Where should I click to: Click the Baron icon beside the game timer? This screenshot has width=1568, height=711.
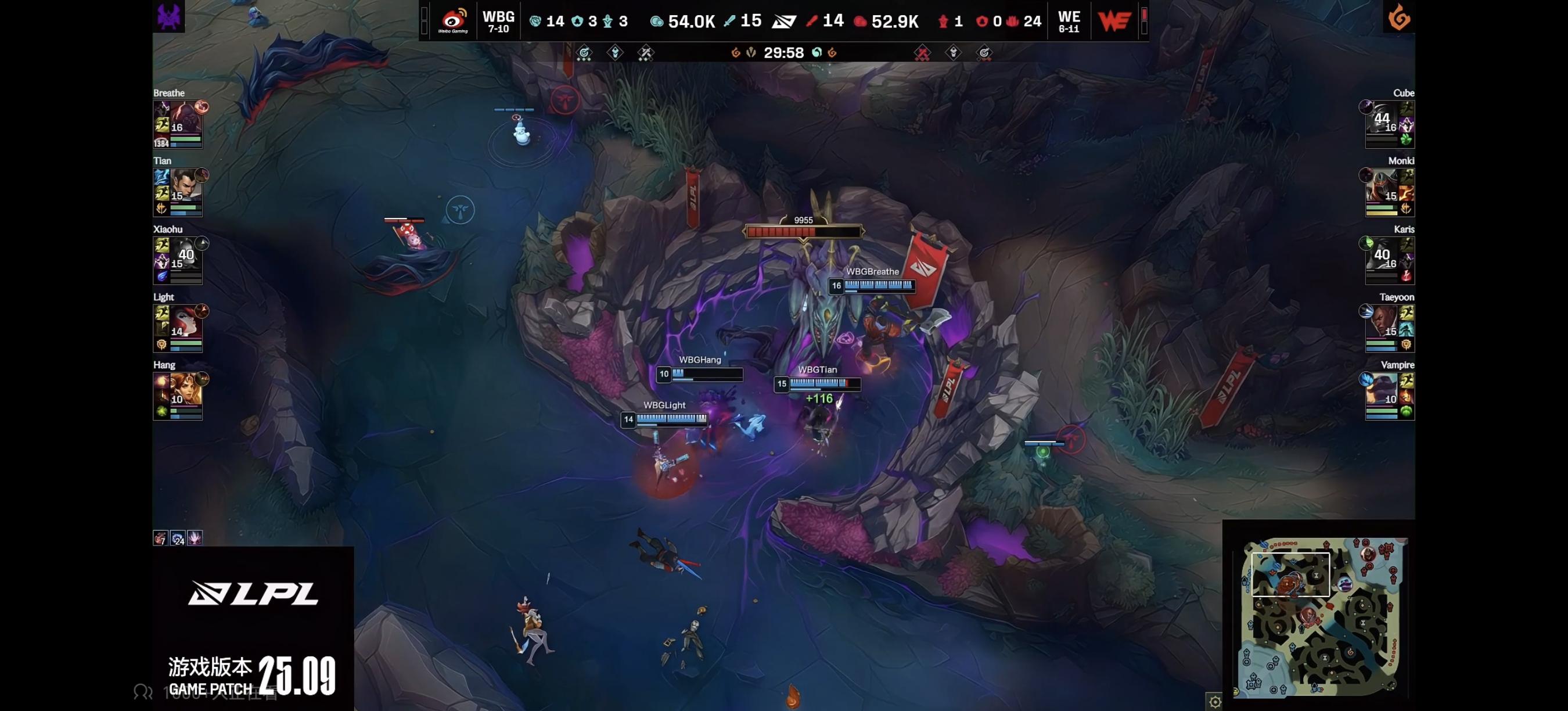click(751, 53)
